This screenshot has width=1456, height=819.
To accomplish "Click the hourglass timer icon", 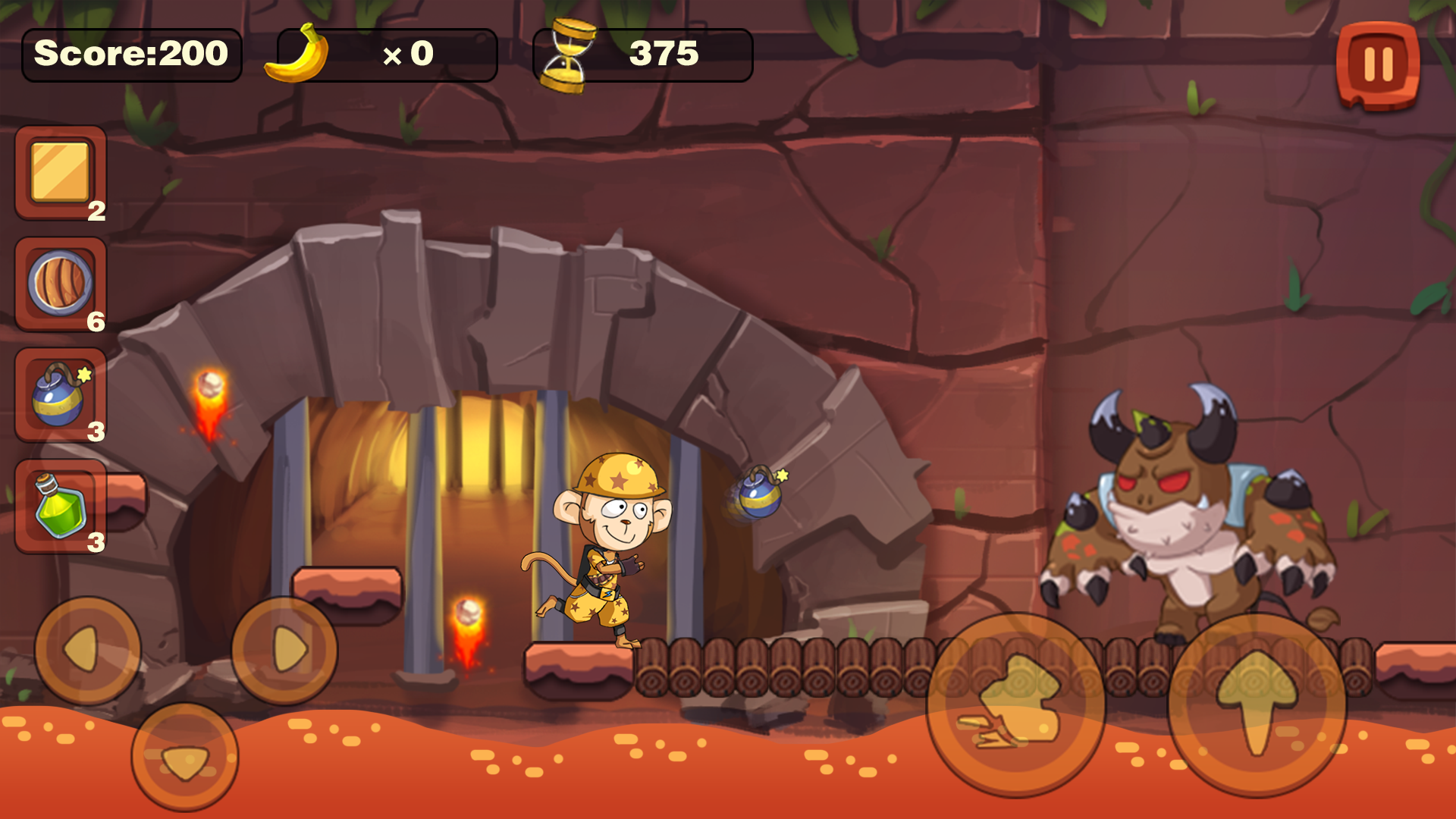I will [x=565, y=53].
